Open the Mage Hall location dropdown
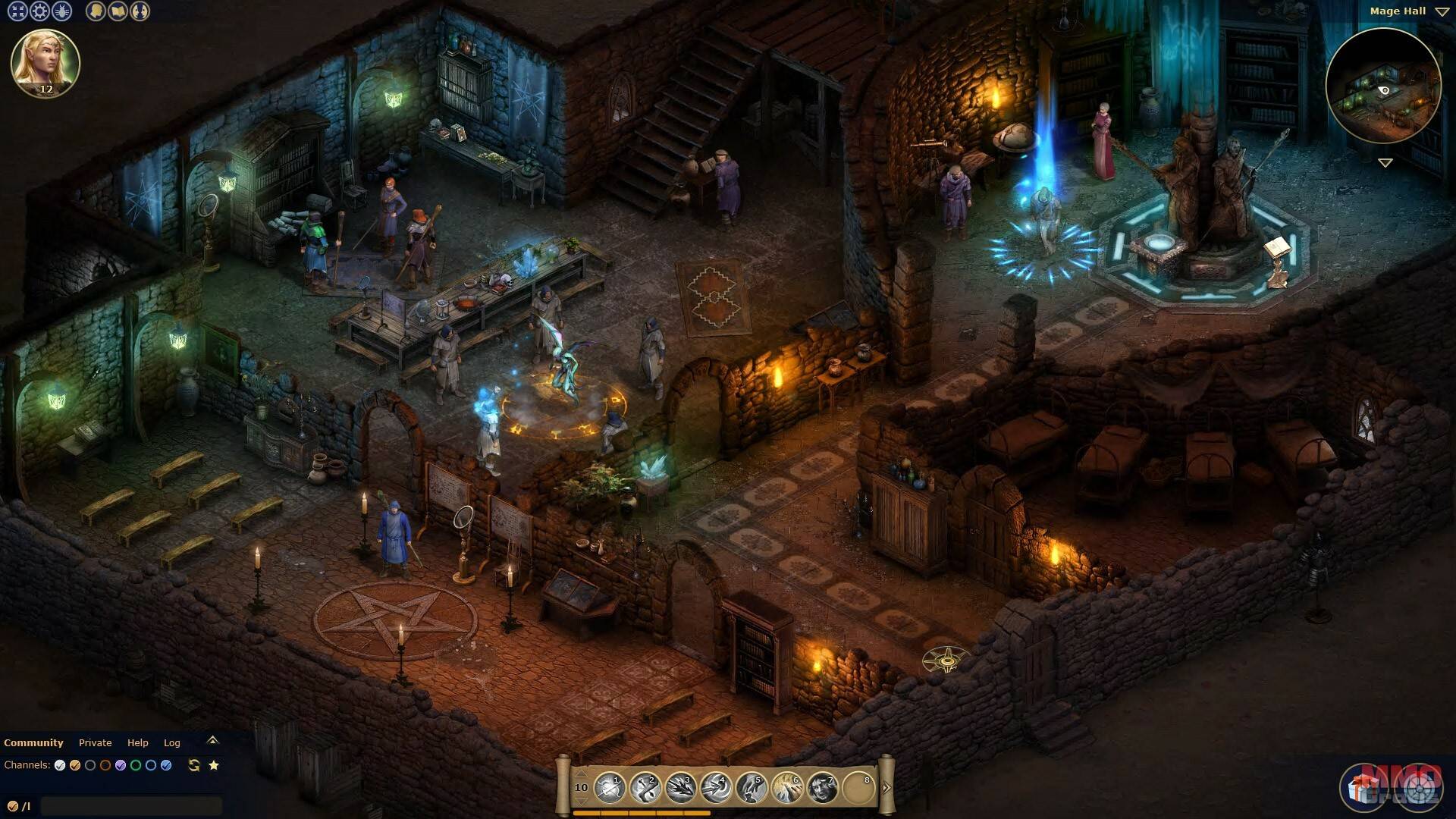This screenshot has width=1456, height=819. click(1442, 12)
